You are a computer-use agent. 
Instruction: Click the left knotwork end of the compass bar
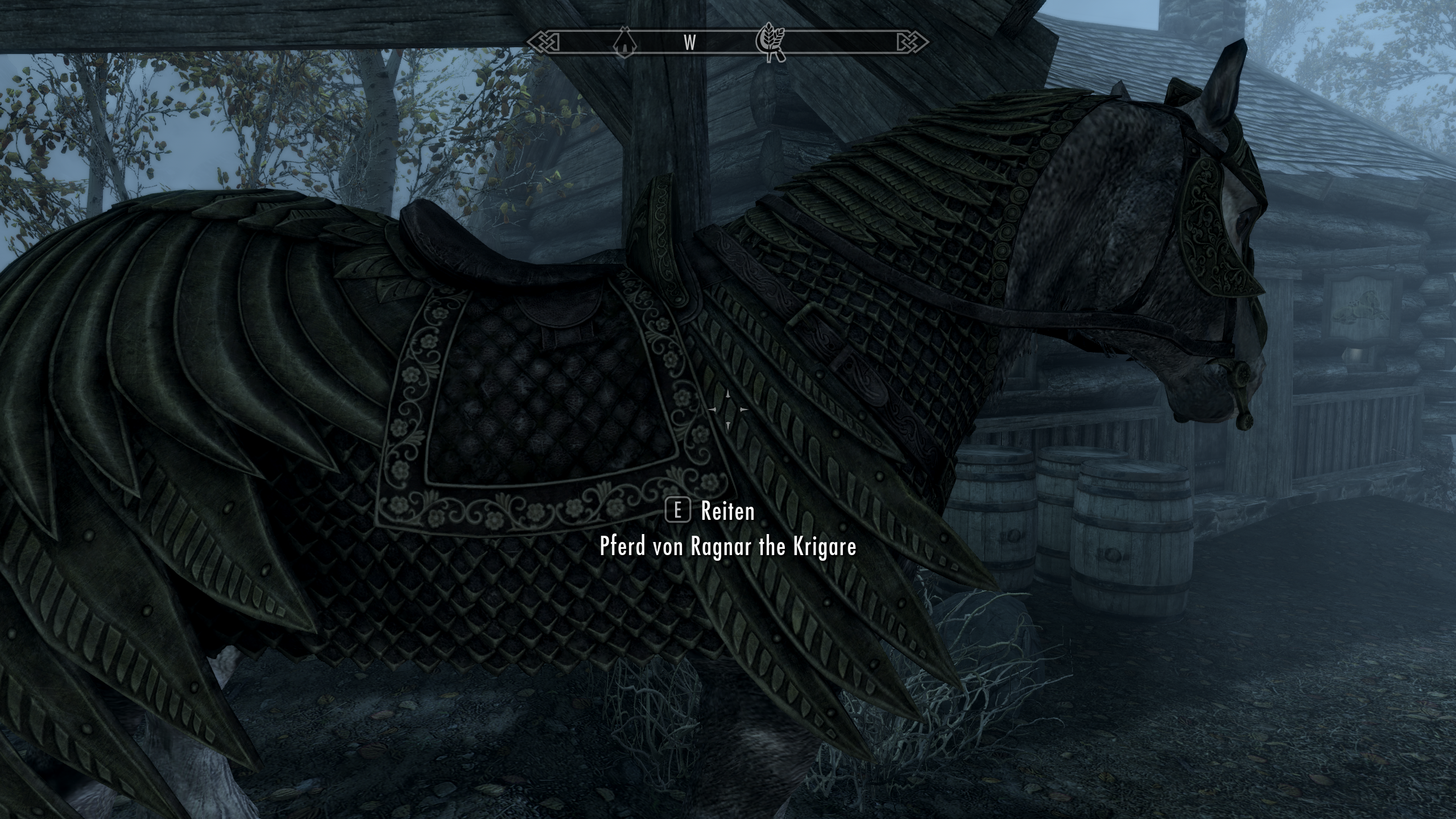542,41
